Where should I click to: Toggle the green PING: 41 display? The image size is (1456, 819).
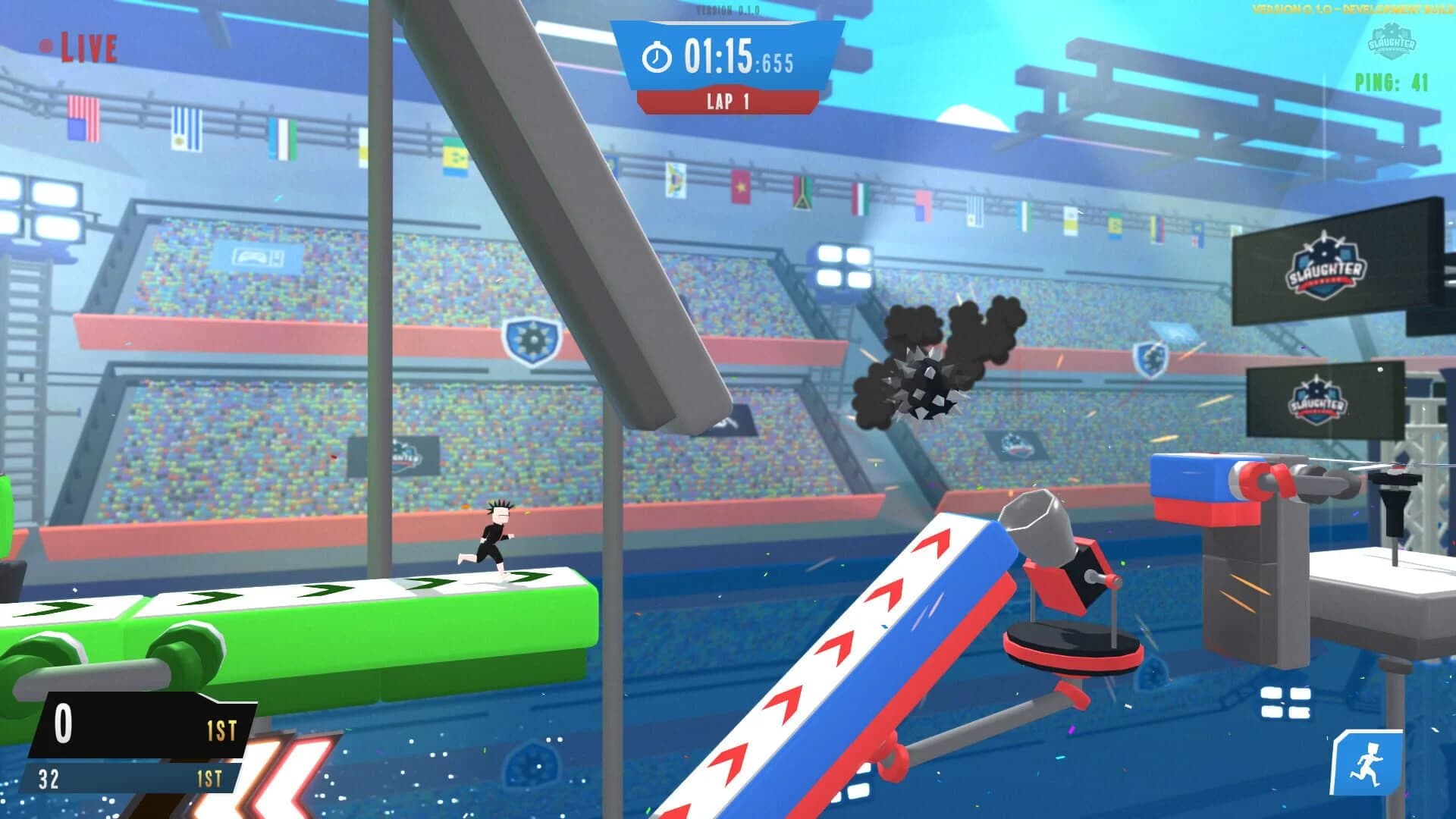[1389, 77]
